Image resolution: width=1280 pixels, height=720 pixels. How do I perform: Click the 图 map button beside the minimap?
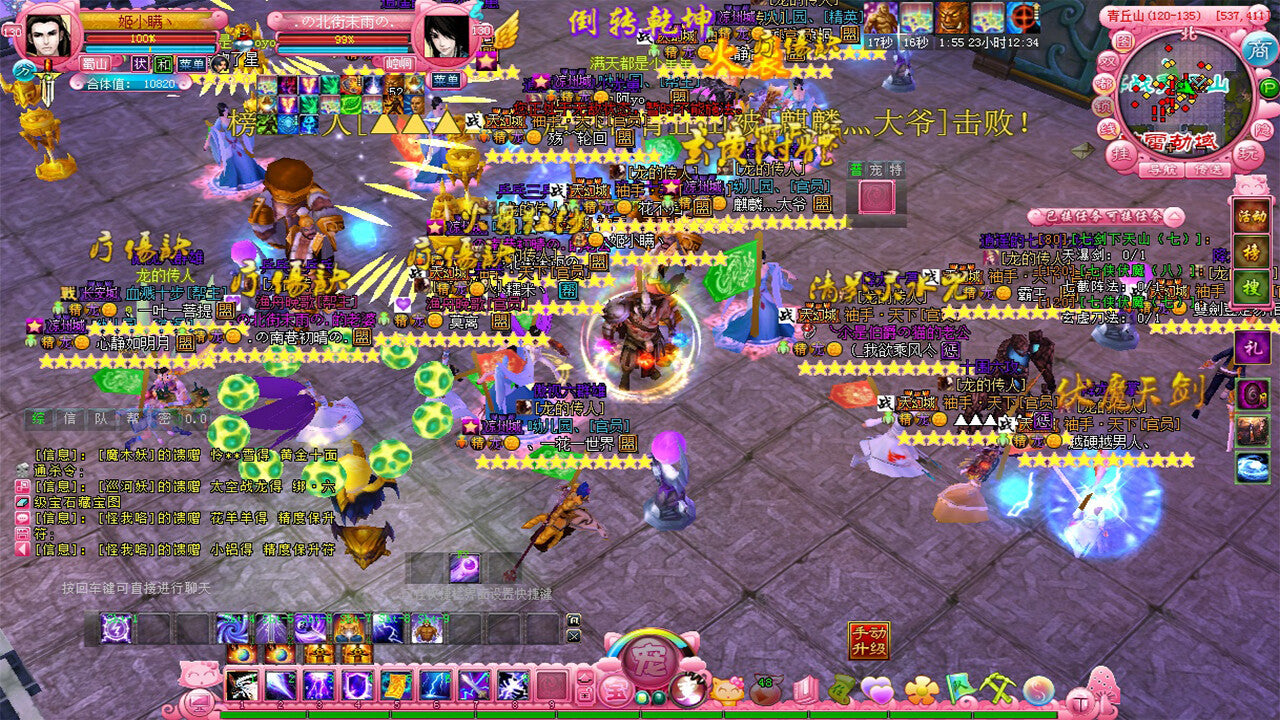click(x=1124, y=42)
